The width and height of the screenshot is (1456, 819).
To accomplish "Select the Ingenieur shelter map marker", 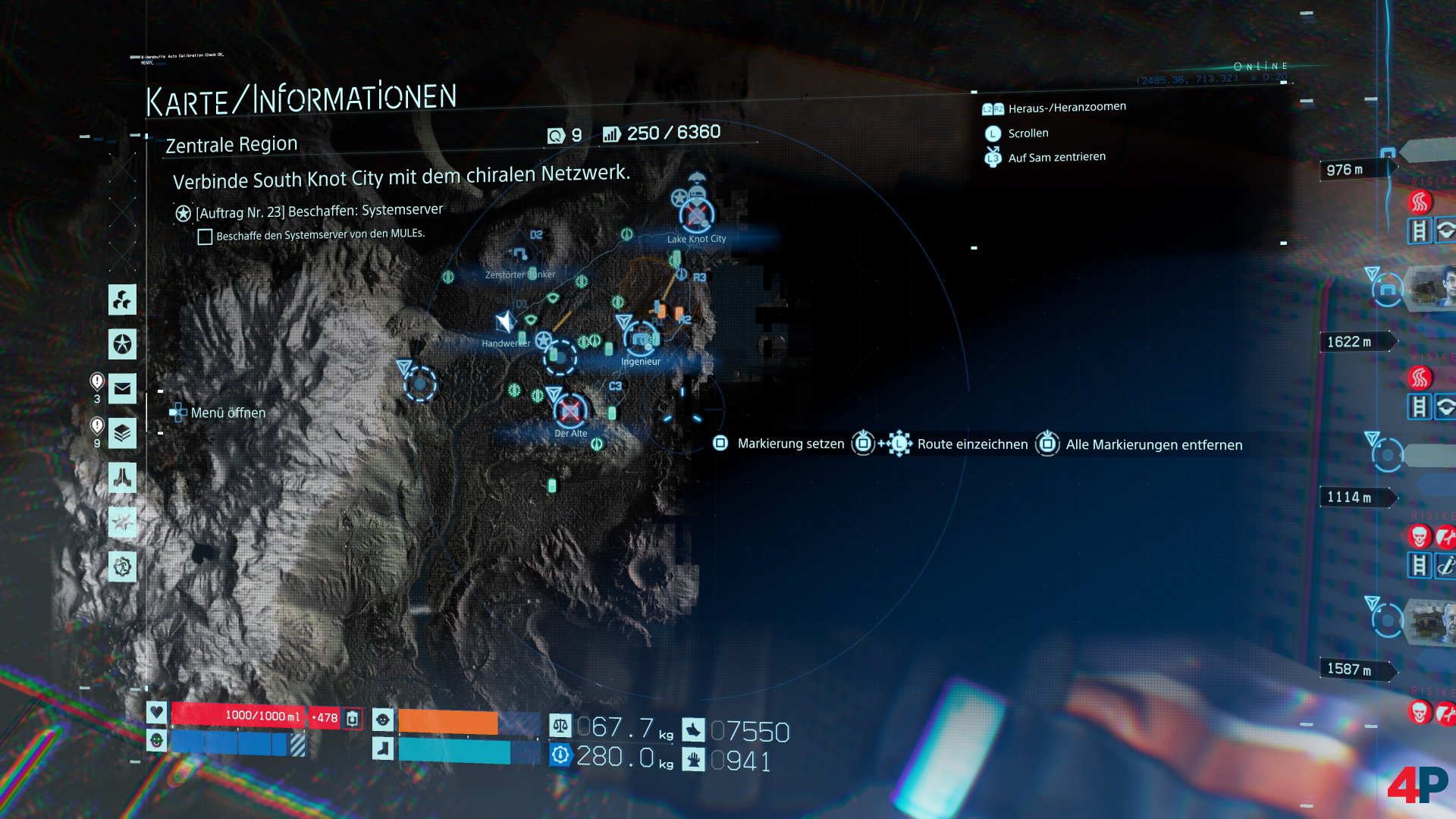I will pyautogui.click(x=642, y=339).
